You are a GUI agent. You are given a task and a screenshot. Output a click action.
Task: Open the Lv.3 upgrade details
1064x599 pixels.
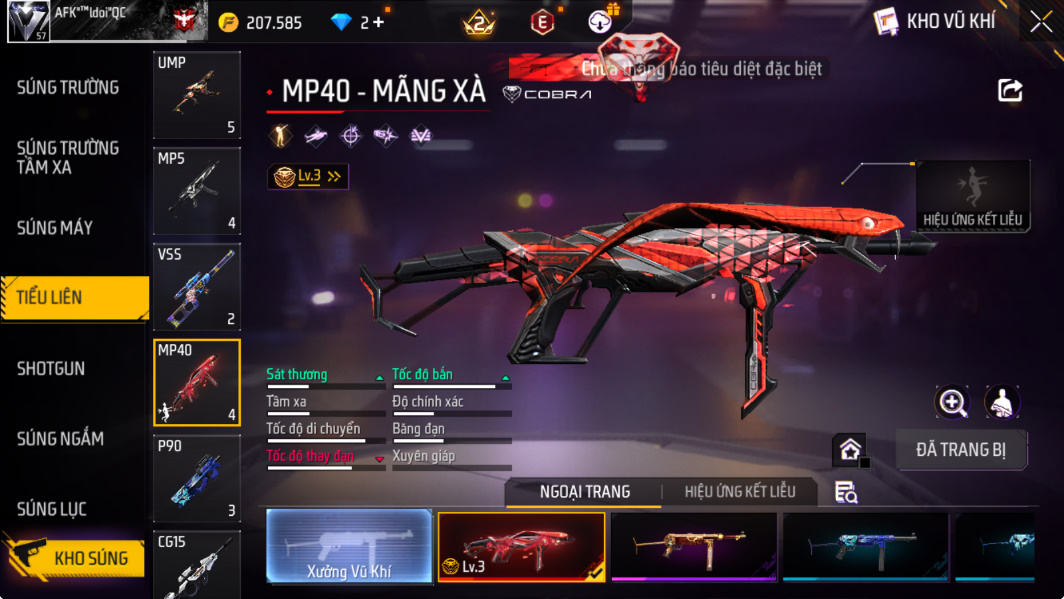click(x=309, y=177)
